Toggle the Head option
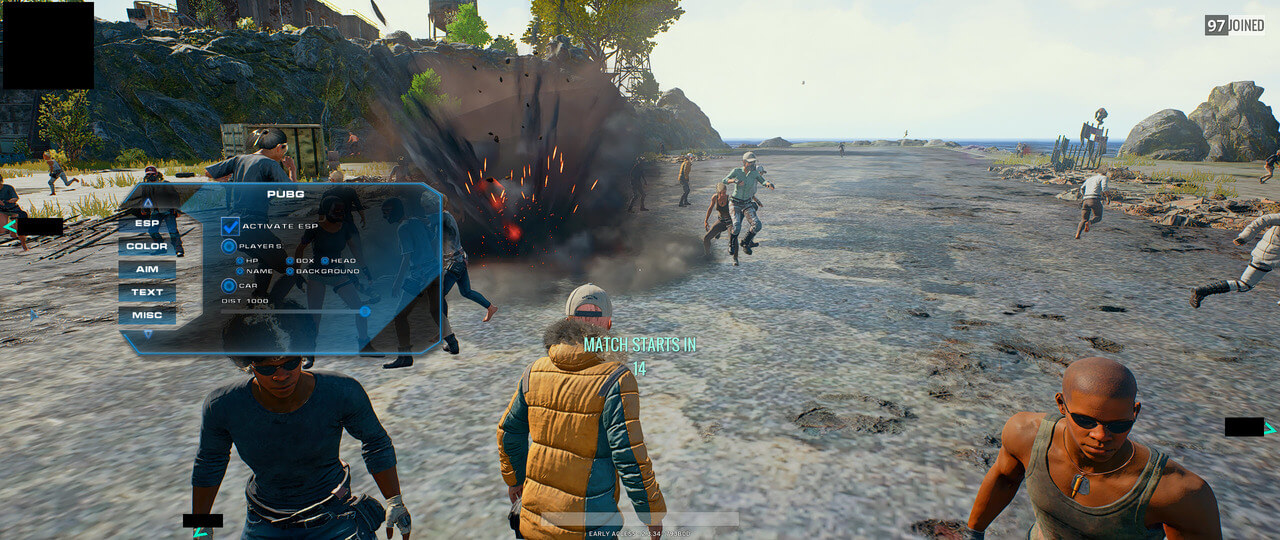 tap(325, 261)
